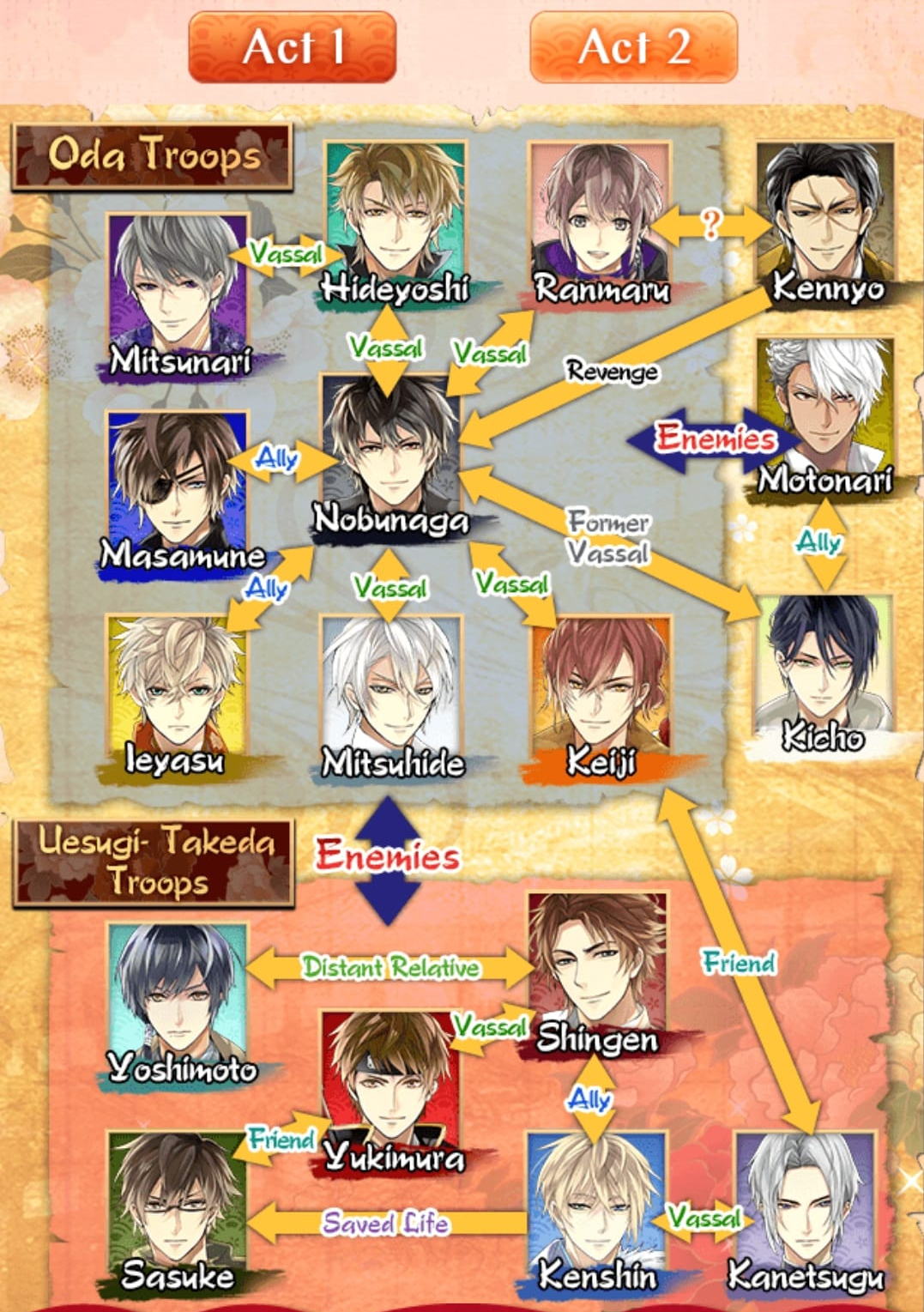The image size is (924, 1312).
Task: Select Shingen's portrait
Action: [x=597, y=961]
